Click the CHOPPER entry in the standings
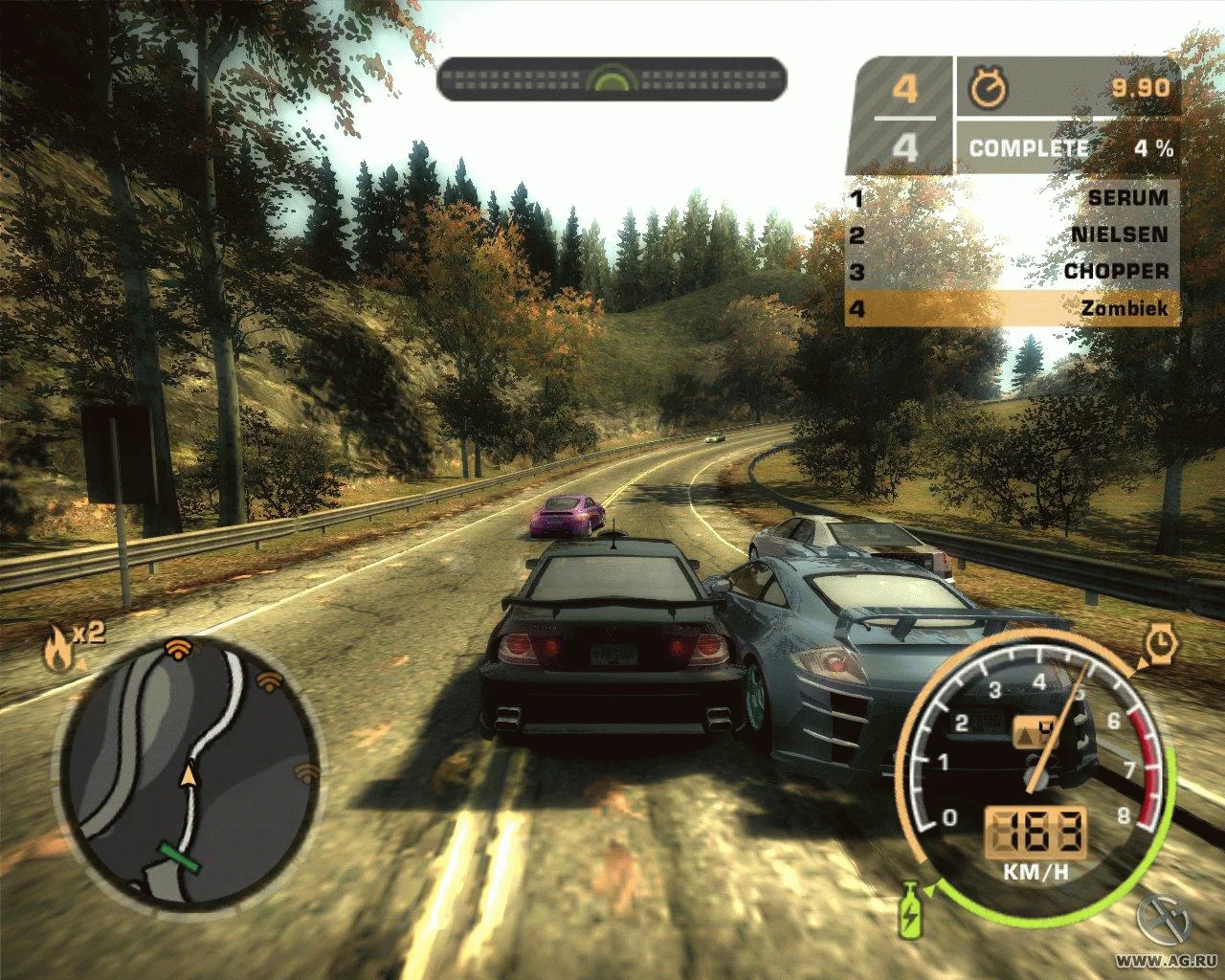The width and height of the screenshot is (1225, 980). click(x=1116, y=271)
